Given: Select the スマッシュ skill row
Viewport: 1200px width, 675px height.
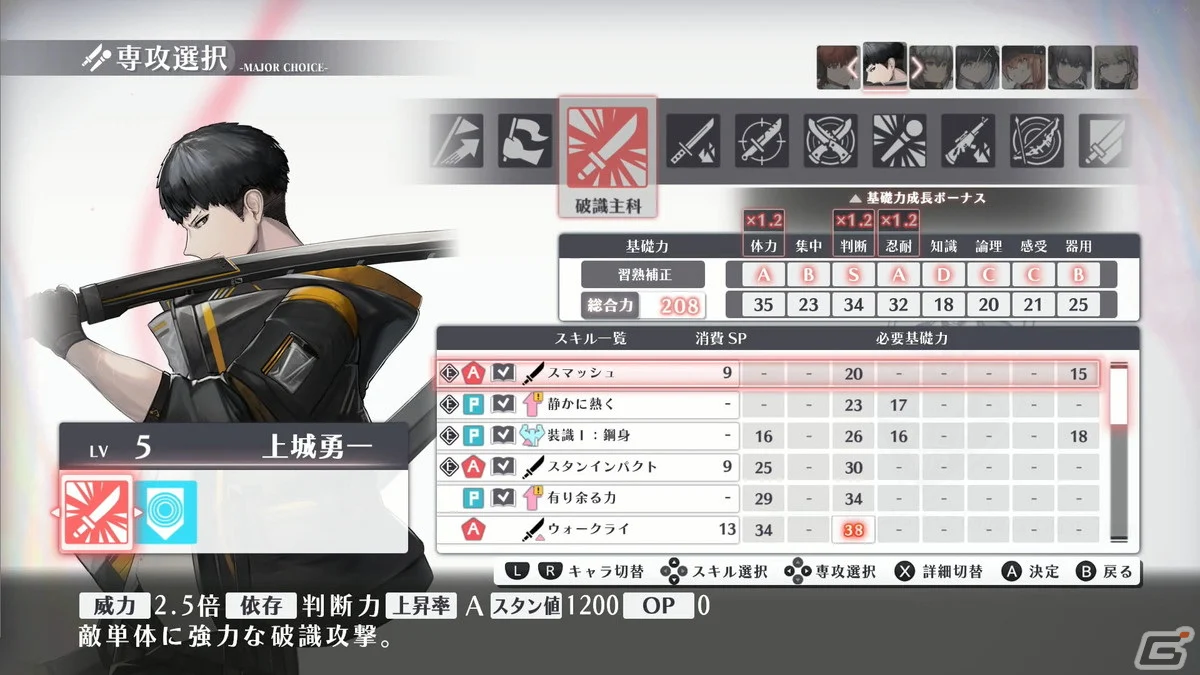Looking at the screenshot, I should (590, 373).
